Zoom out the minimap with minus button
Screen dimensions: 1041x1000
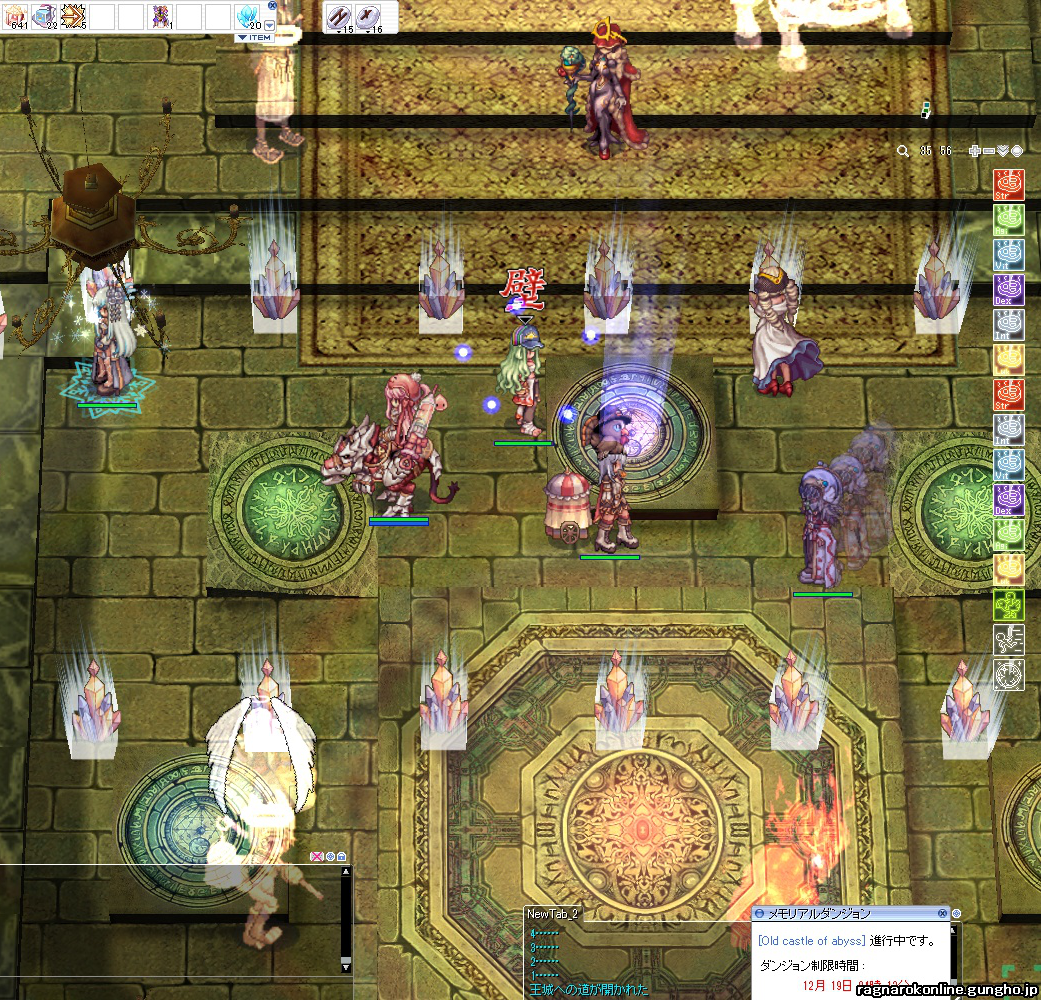pyautogui.click(x=989, y=151)
